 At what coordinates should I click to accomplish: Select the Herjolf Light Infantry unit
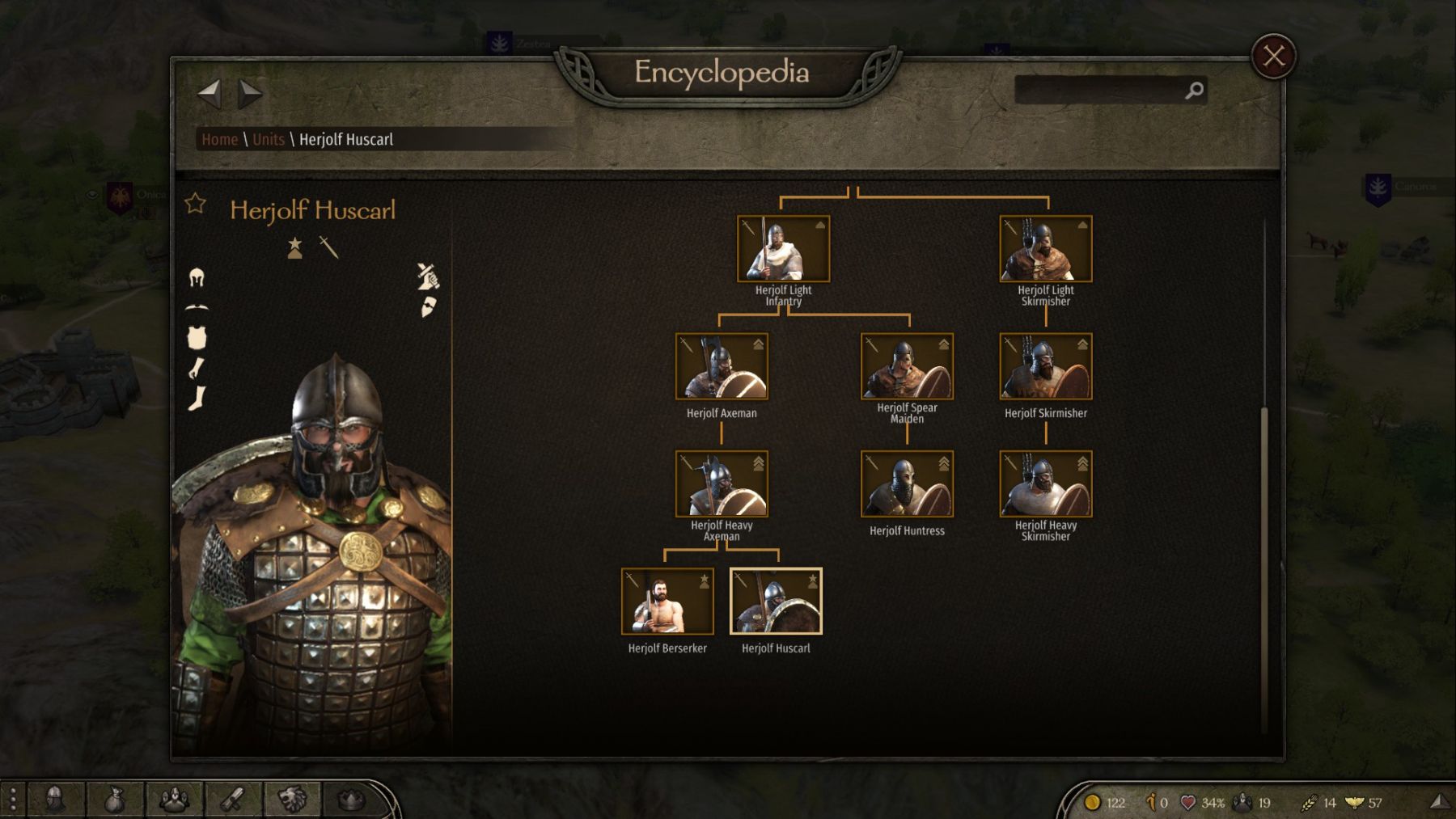(x=783, y=249)
